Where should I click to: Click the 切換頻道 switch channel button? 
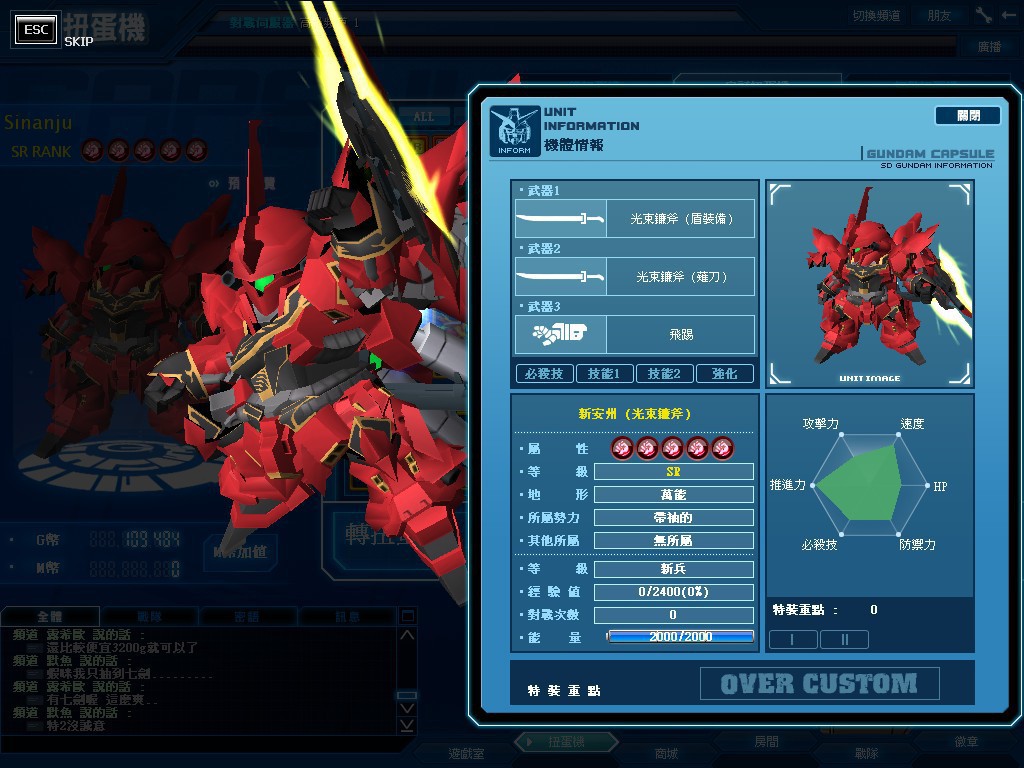click(876, 15)
